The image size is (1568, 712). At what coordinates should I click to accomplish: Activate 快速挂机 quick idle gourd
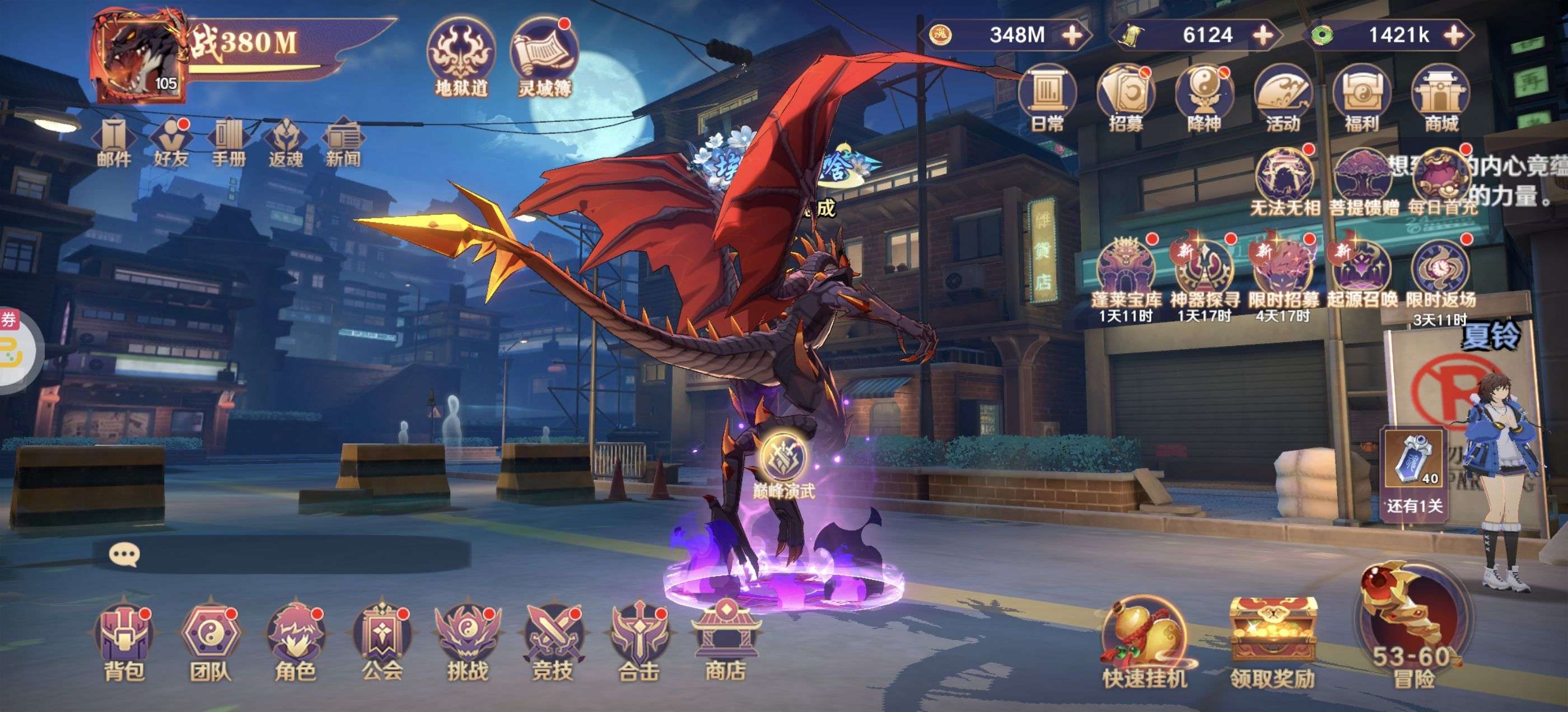(x=1144, y=645)
